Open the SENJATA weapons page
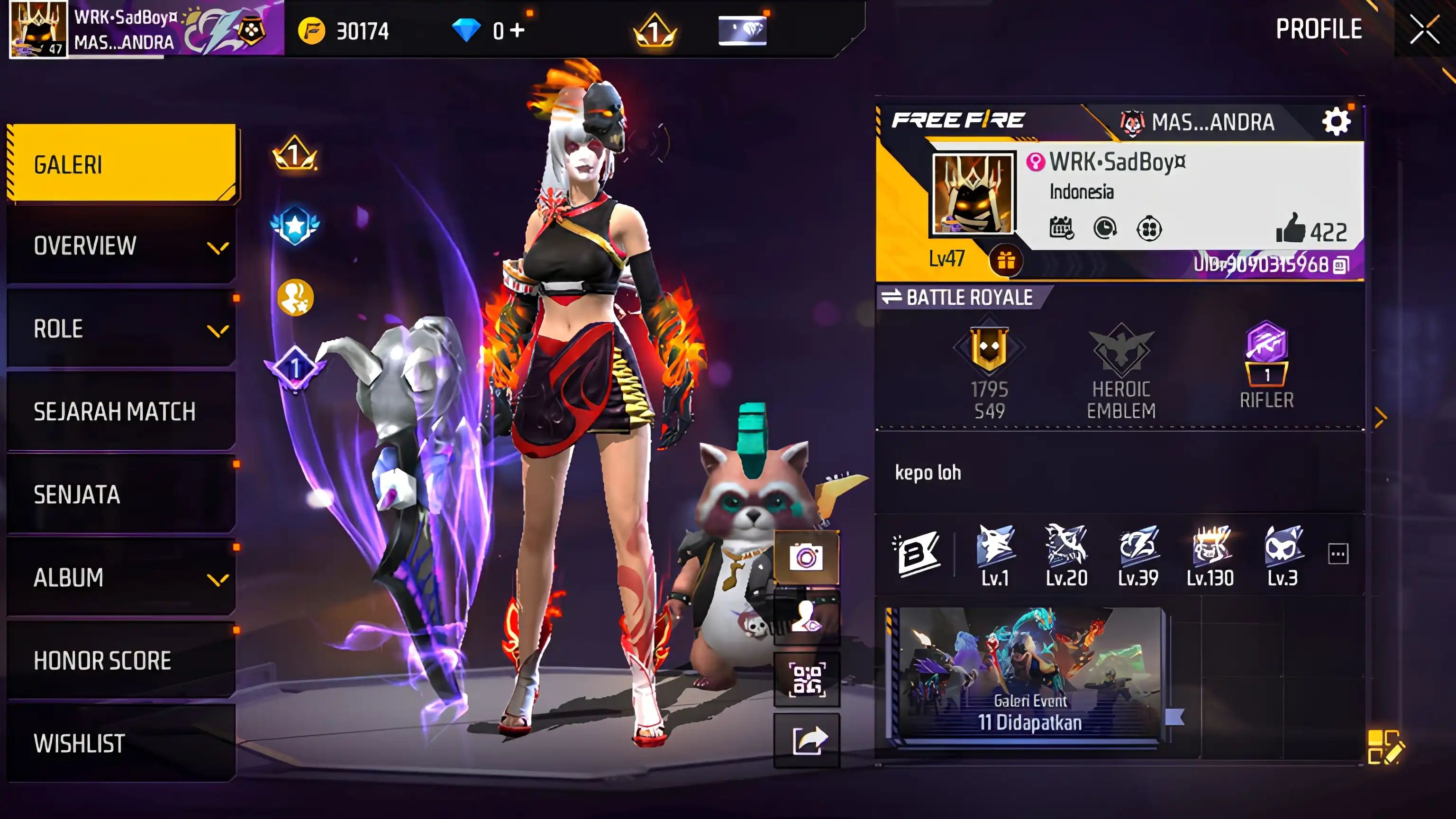This screenshot has height=819, width=1456. (121, 494)
